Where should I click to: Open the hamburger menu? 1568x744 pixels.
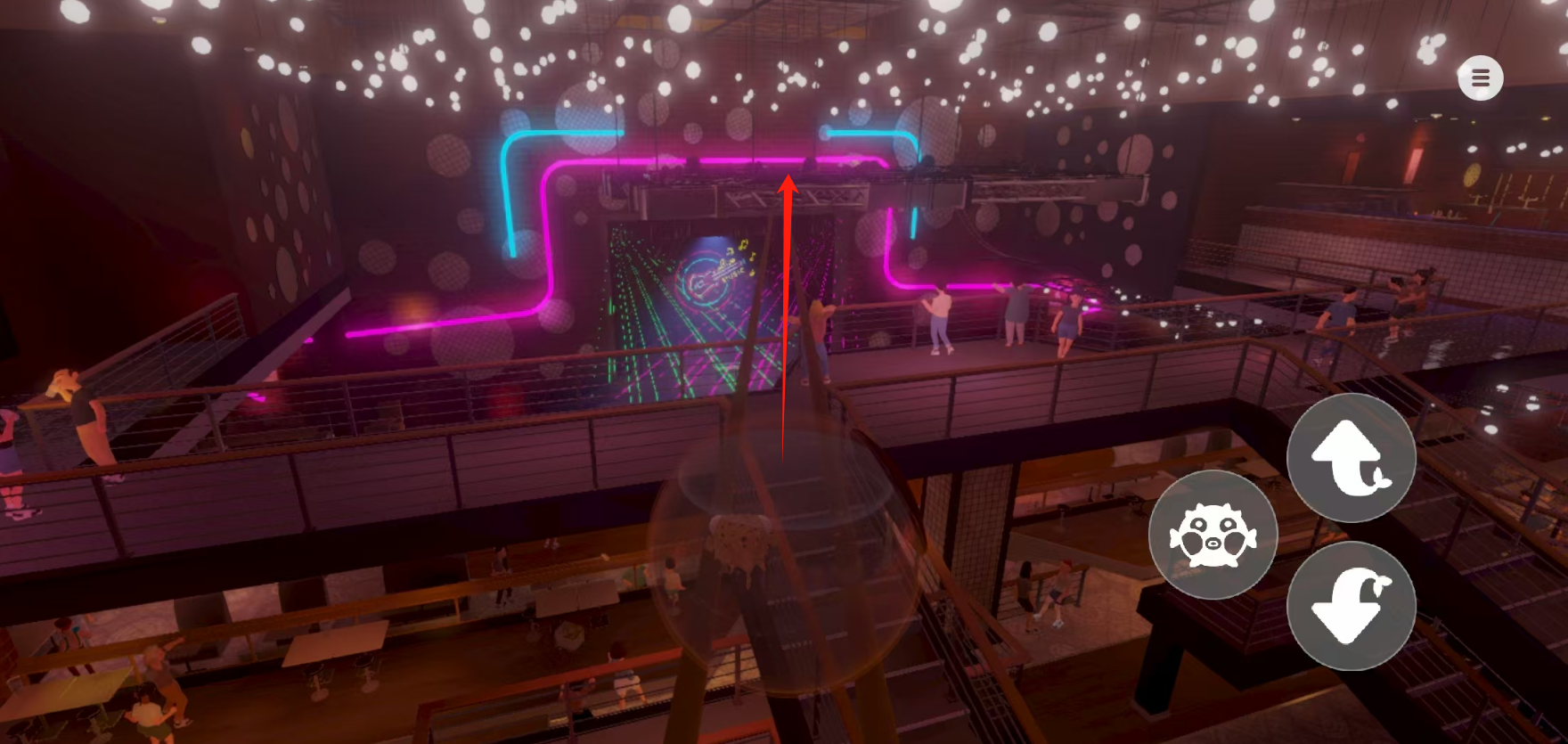(x=1480, y=78)
